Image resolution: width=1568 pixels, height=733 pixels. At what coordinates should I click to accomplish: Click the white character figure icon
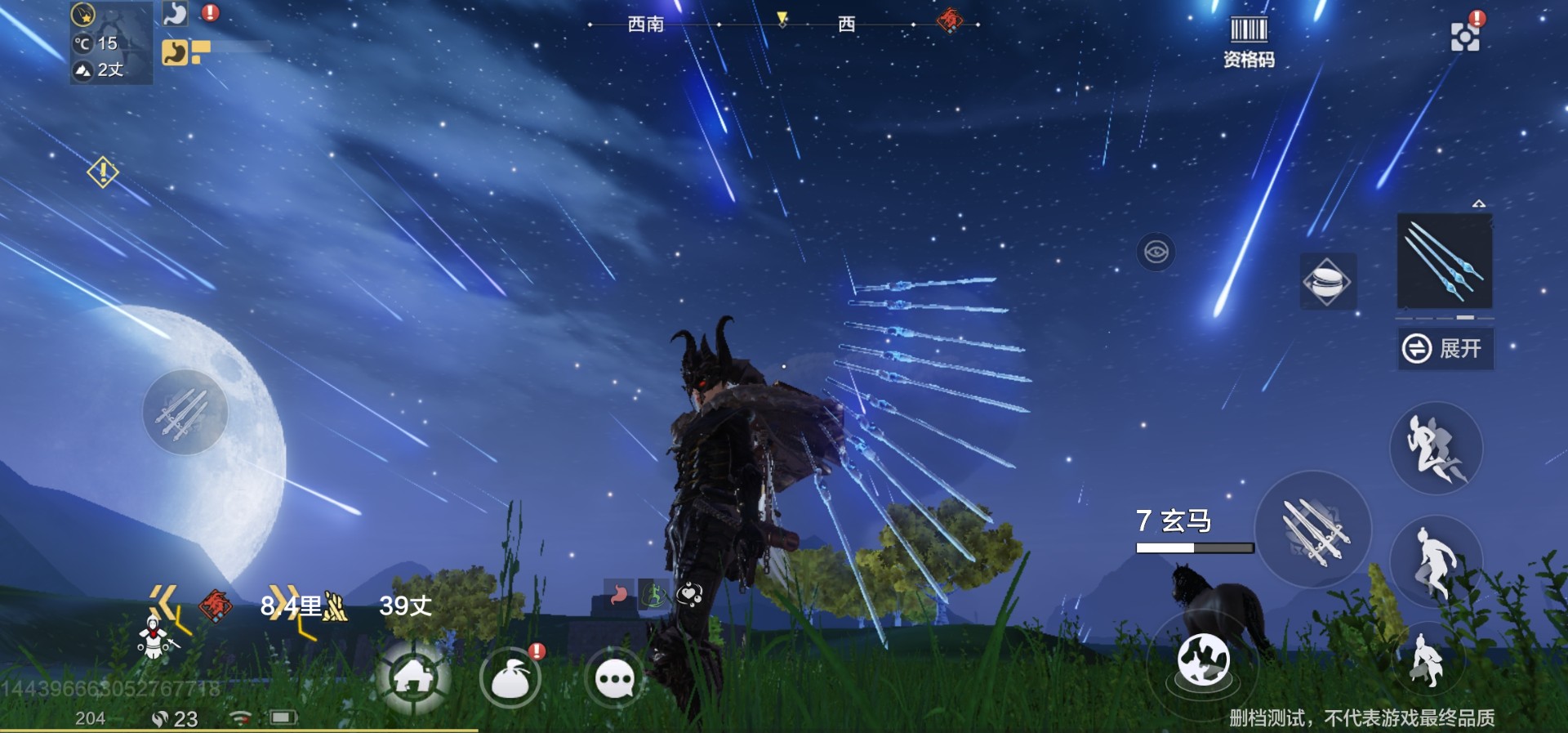coord(154,637)
